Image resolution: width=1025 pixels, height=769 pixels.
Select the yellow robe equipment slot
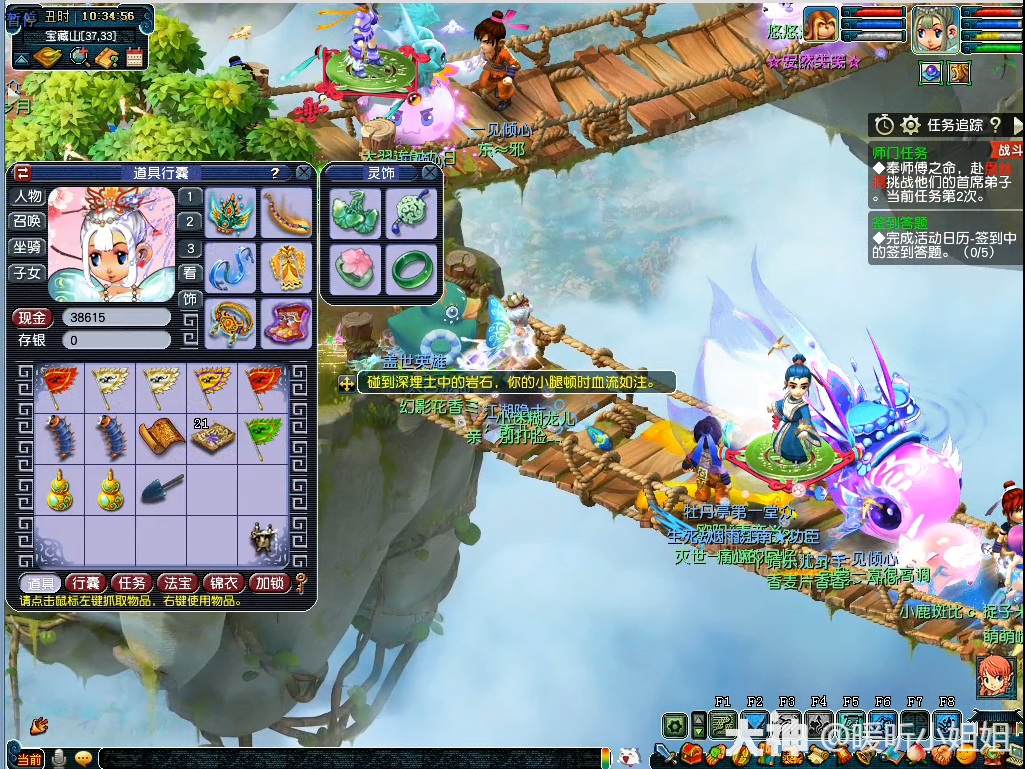tap(287, 268)
